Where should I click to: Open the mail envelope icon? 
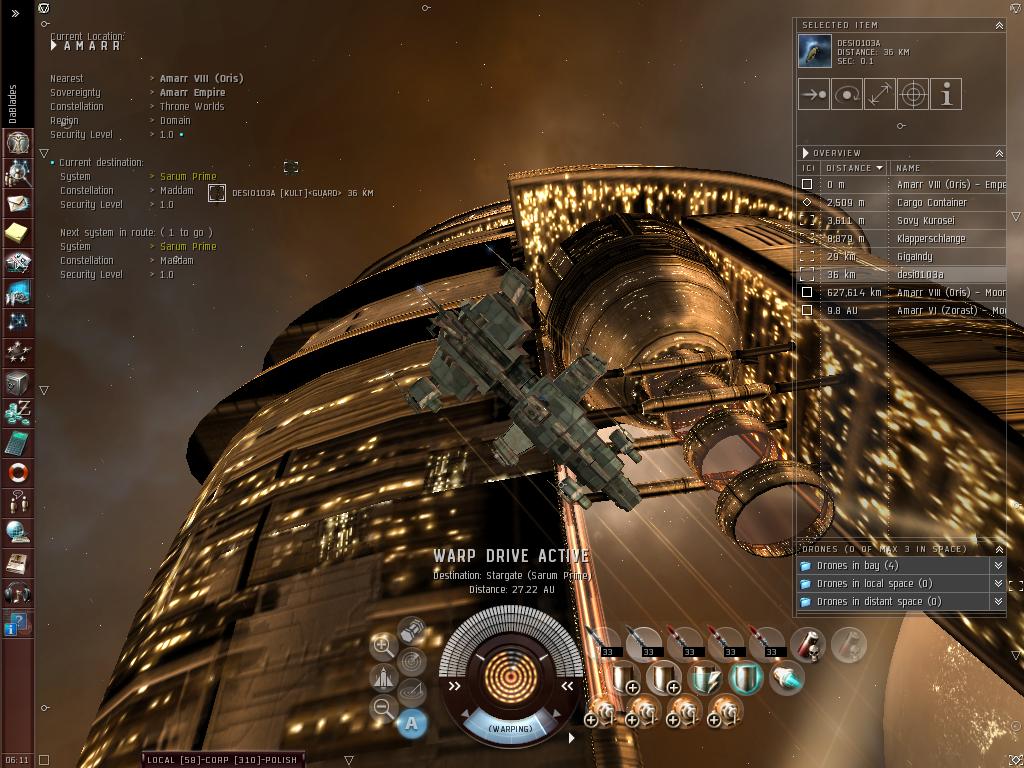pos(18,203)
